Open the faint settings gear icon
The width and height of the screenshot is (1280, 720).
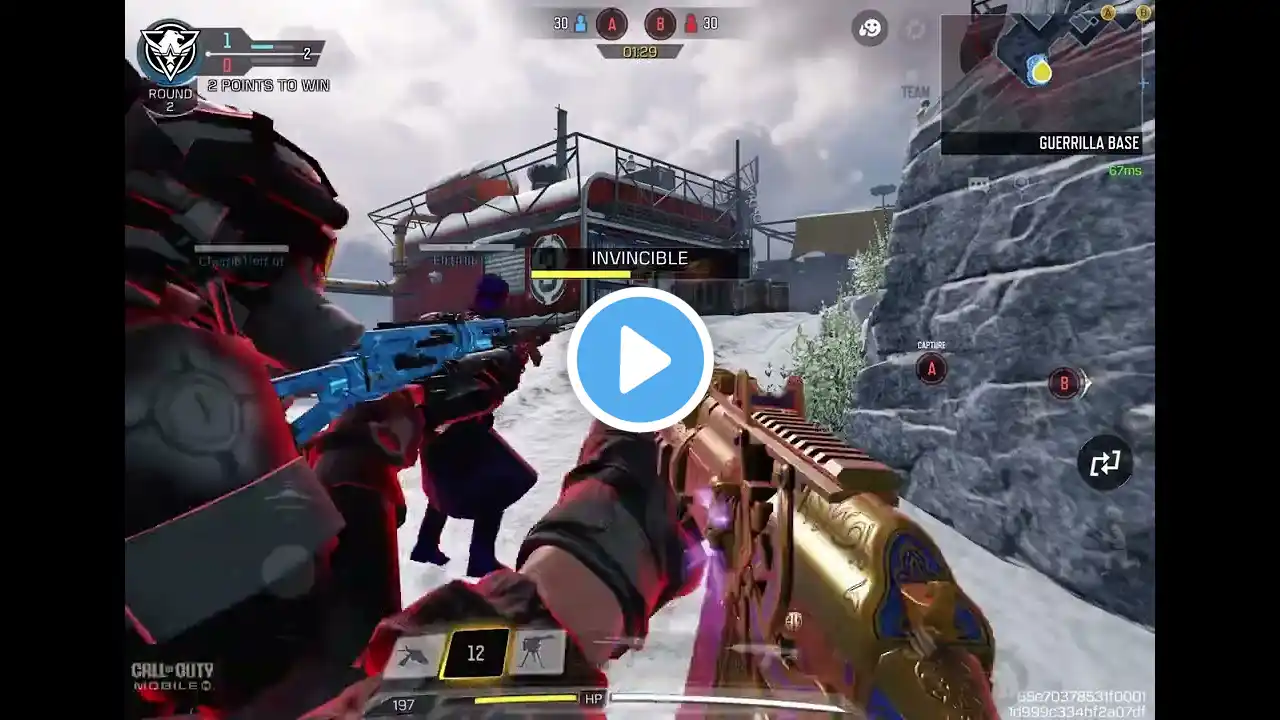coord(916,29)
